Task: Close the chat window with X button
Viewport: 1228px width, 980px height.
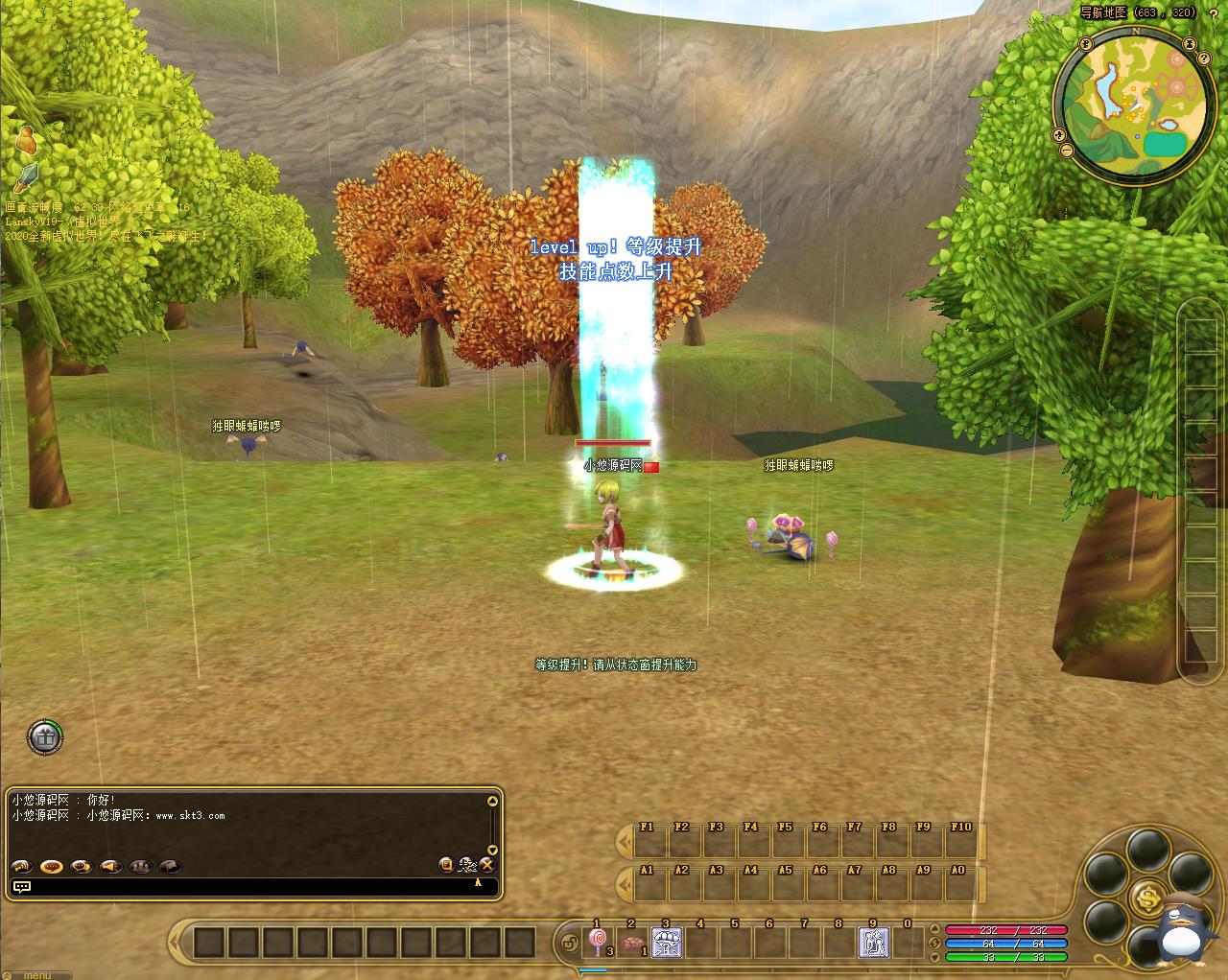Action: pos(487,865)
